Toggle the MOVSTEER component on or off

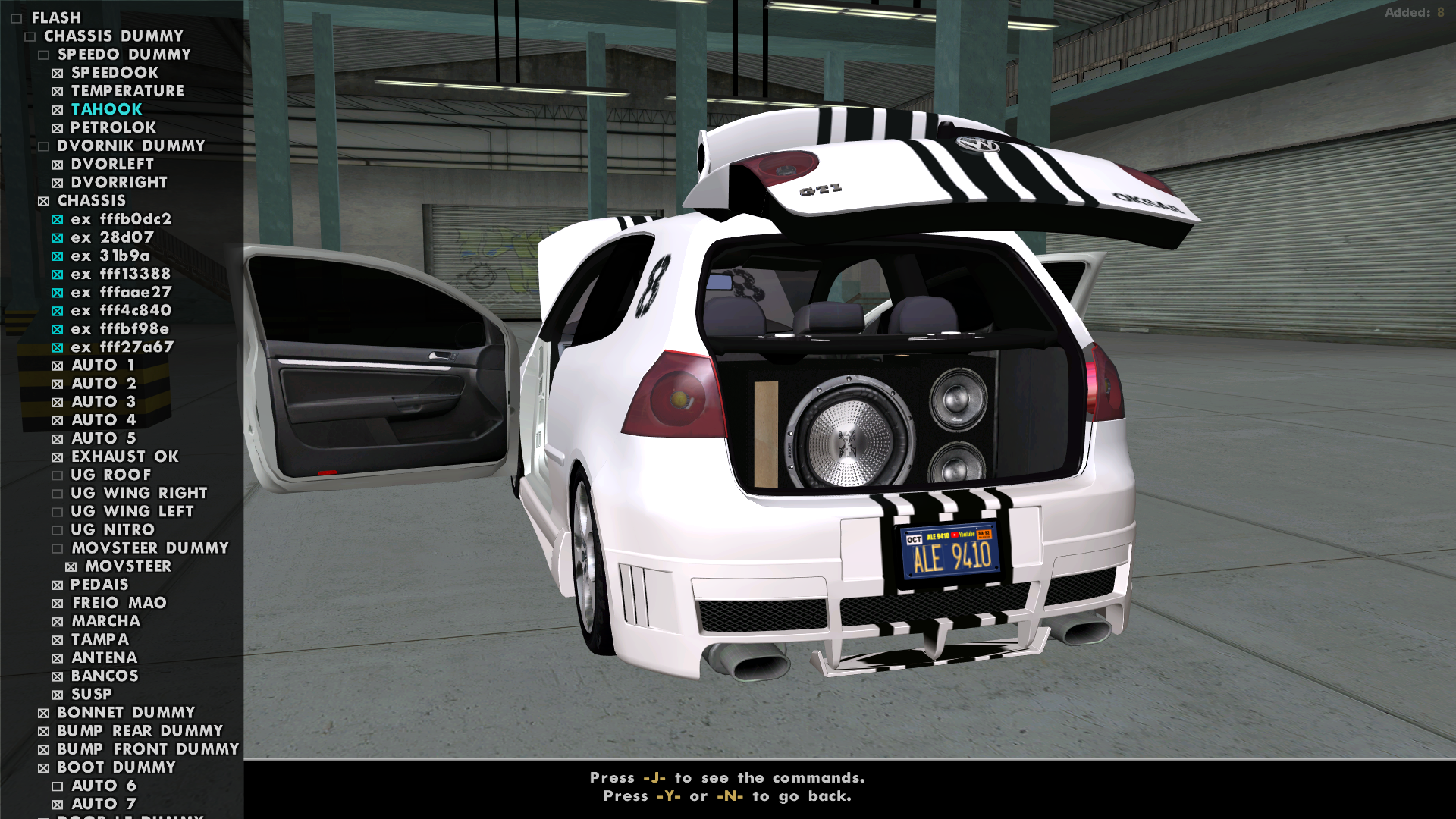tap(72, 566)
